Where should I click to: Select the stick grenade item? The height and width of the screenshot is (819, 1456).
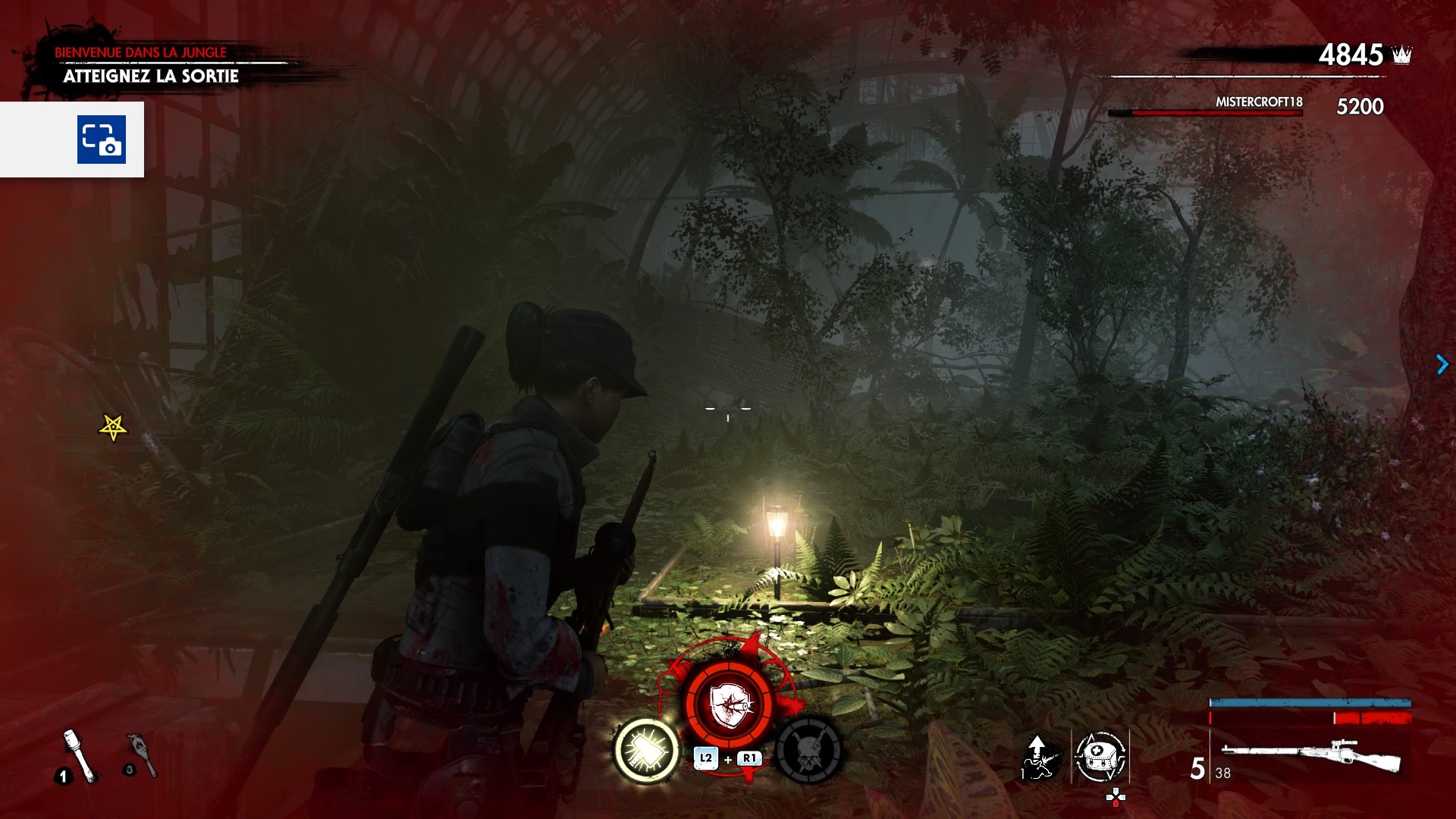(x=79, y=754)
